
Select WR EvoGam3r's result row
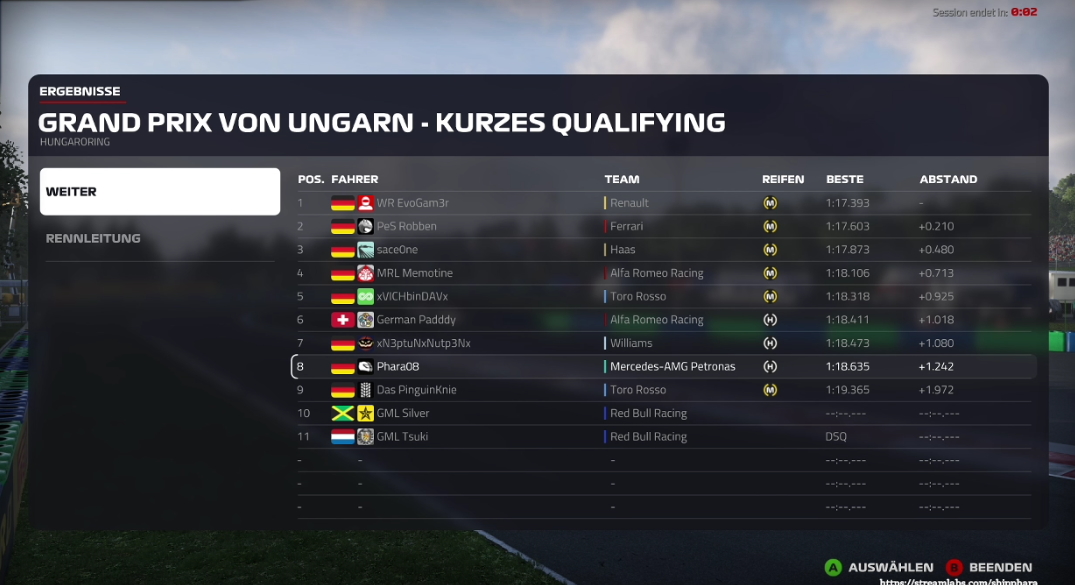(x=412, y=203)
